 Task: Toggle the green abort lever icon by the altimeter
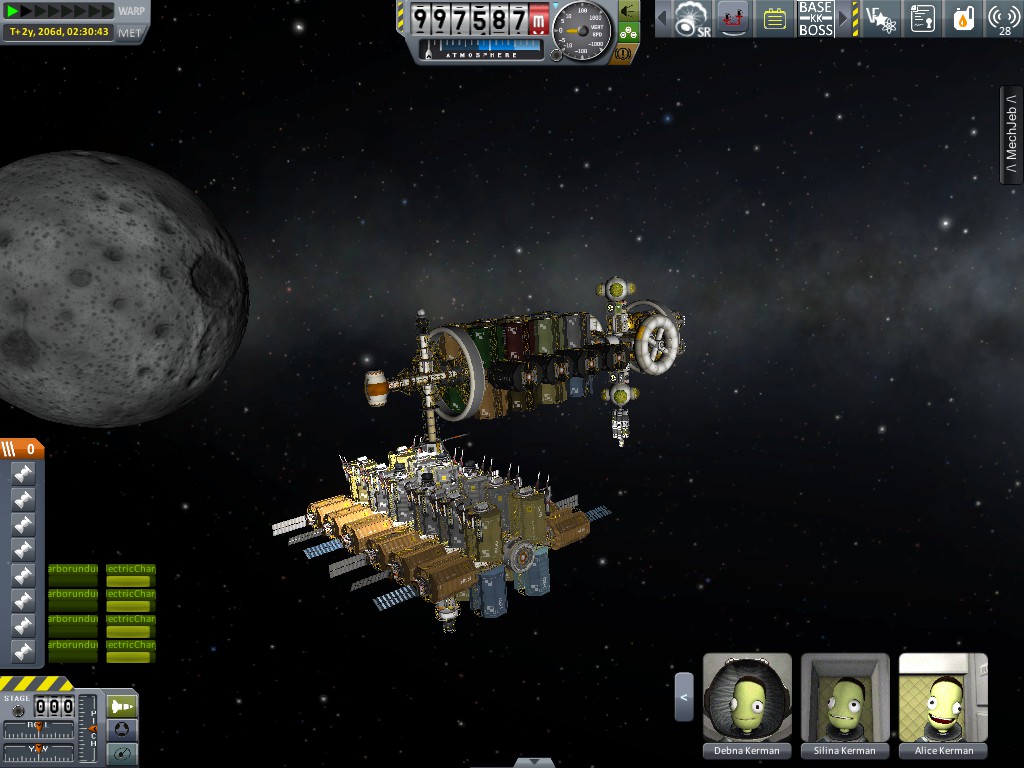click(x=628, y=10)
